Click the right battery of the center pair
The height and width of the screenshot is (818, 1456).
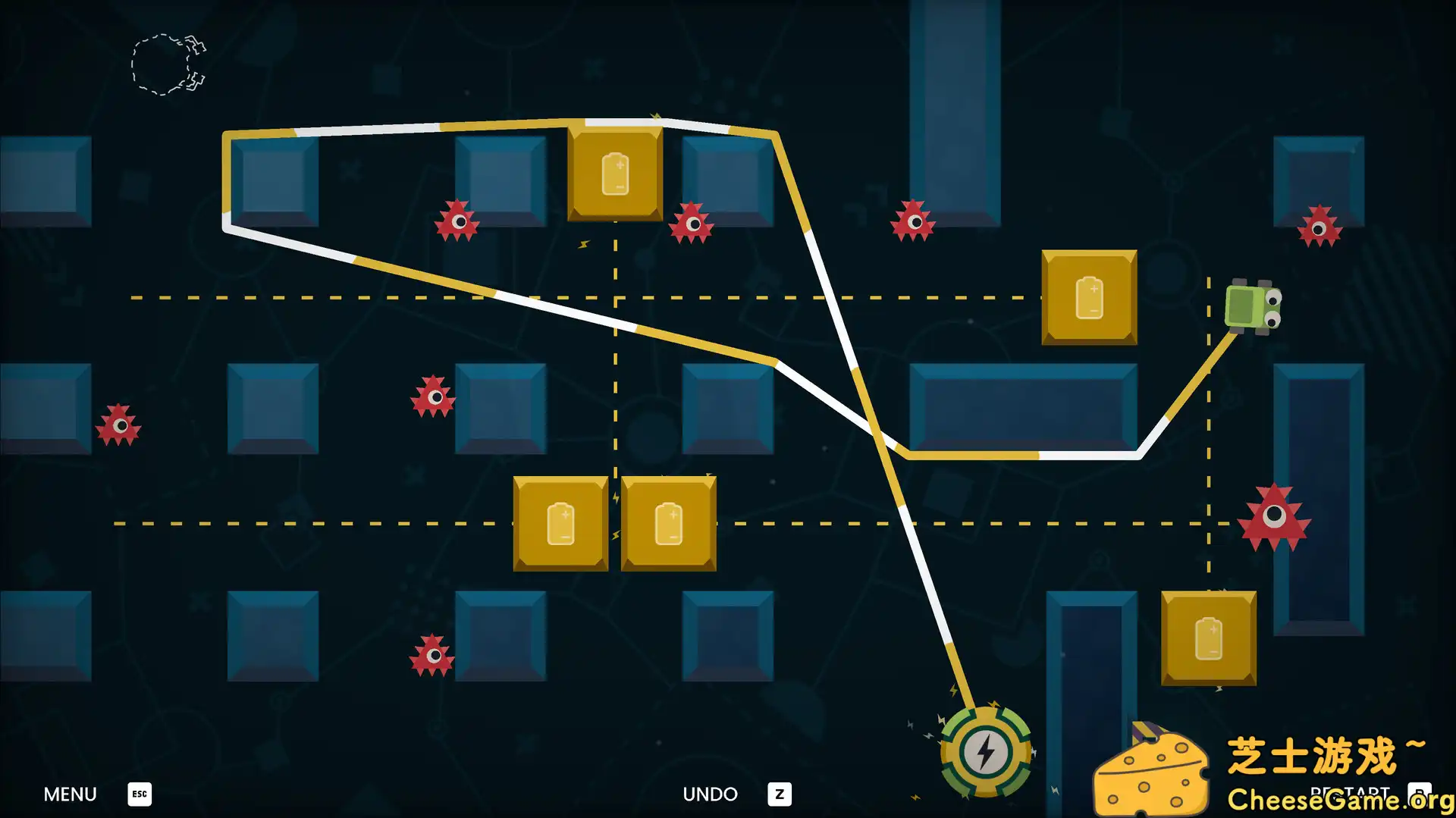click(667, 525)
